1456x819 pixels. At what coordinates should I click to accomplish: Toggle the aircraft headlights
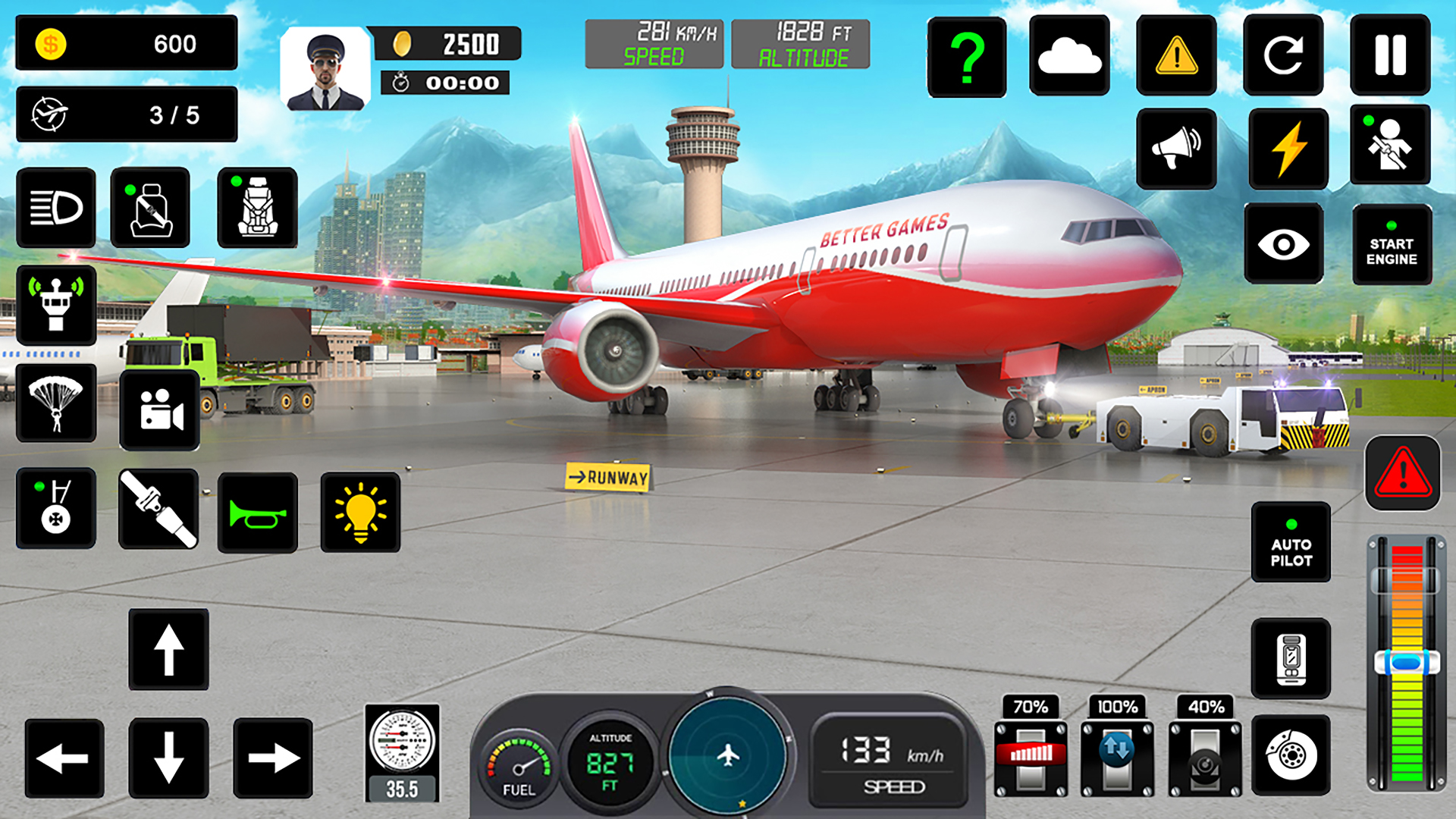pos(56,207)
